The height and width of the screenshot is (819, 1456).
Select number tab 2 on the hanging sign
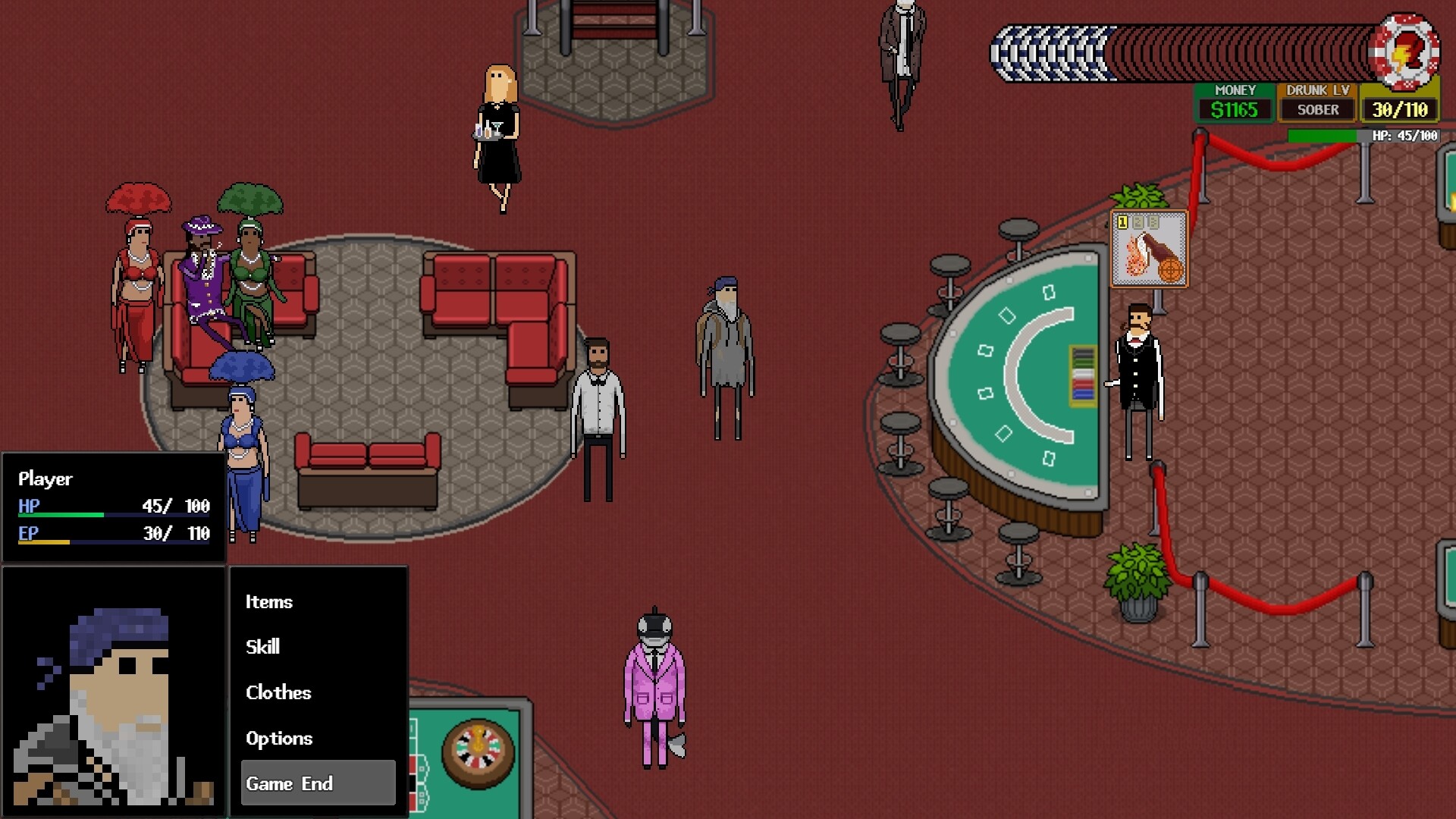point(1137,223)
